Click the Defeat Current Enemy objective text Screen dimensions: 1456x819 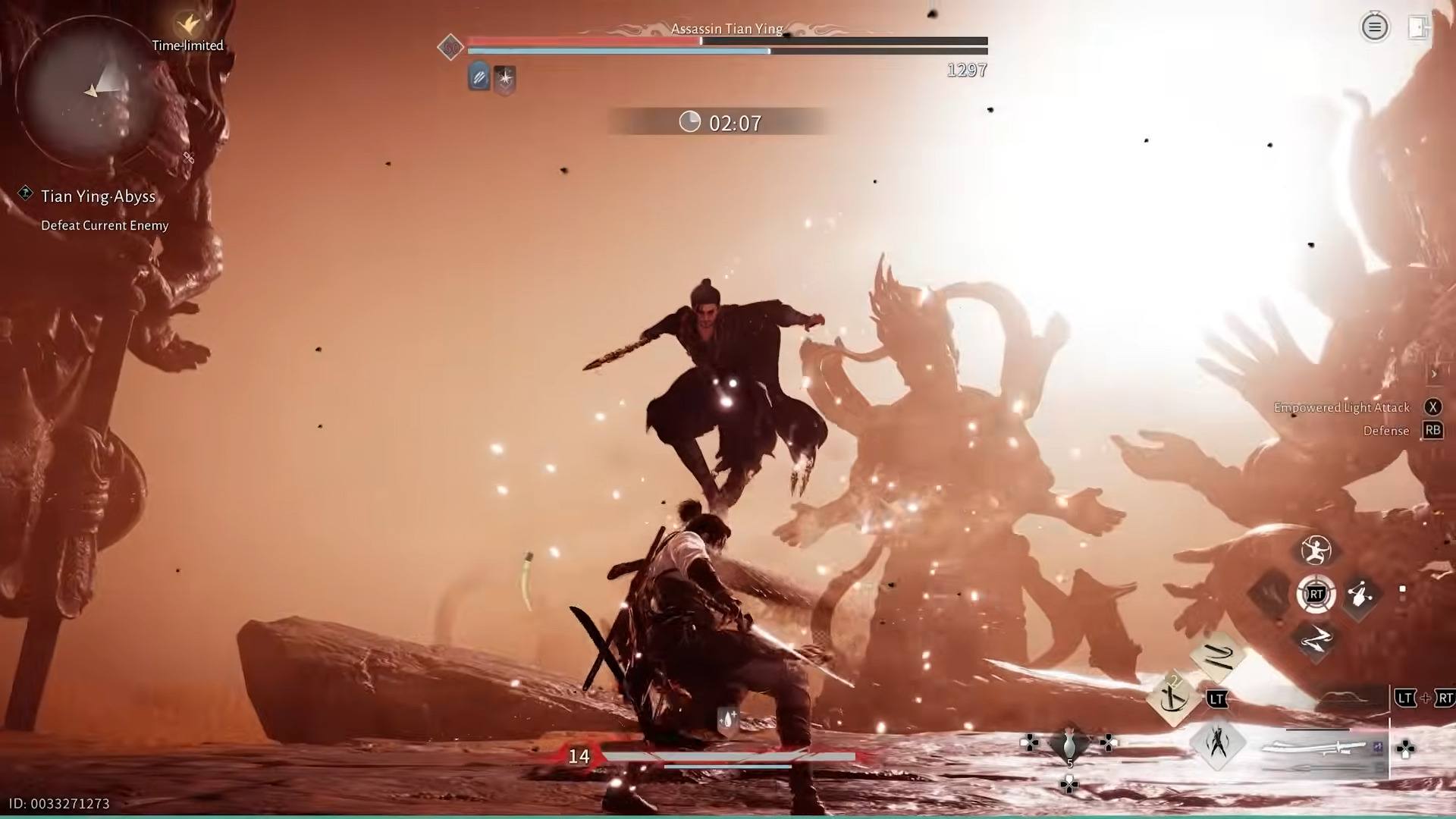[105, 225]
